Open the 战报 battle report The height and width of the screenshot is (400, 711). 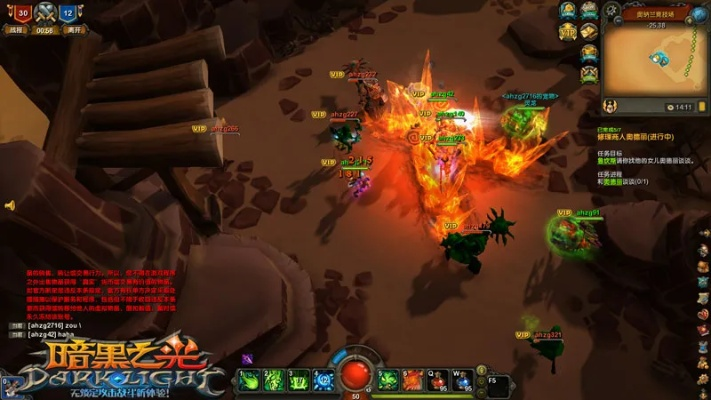click(14, 30)
